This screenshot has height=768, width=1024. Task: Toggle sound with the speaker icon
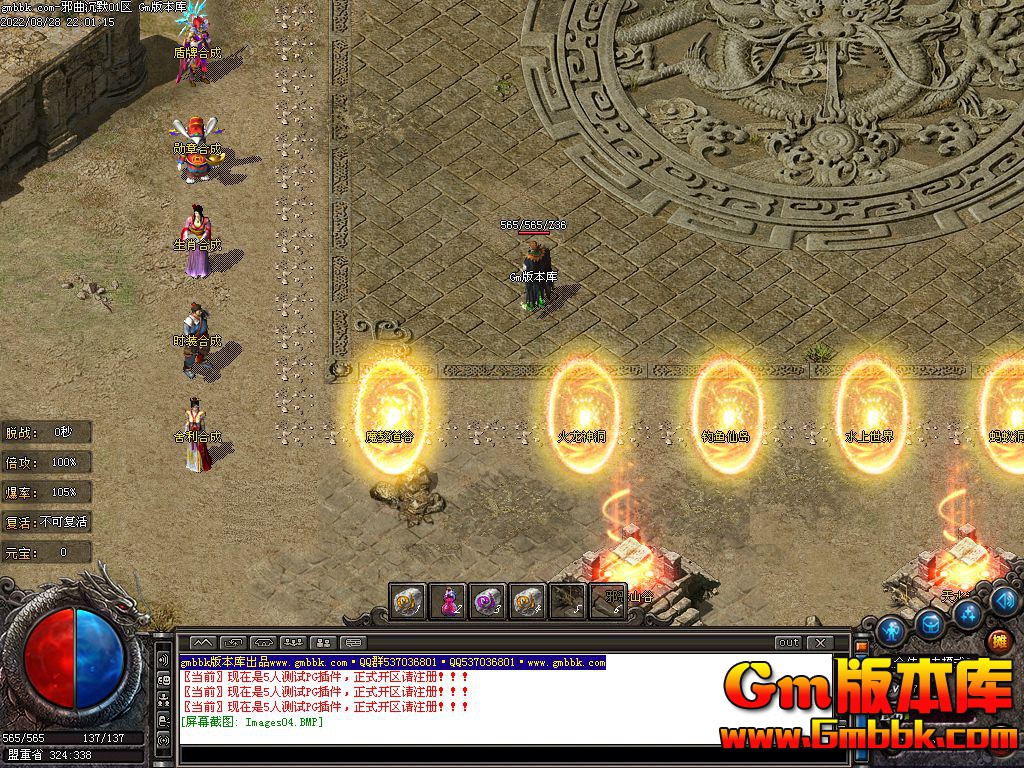click(x=1005, y=600)
